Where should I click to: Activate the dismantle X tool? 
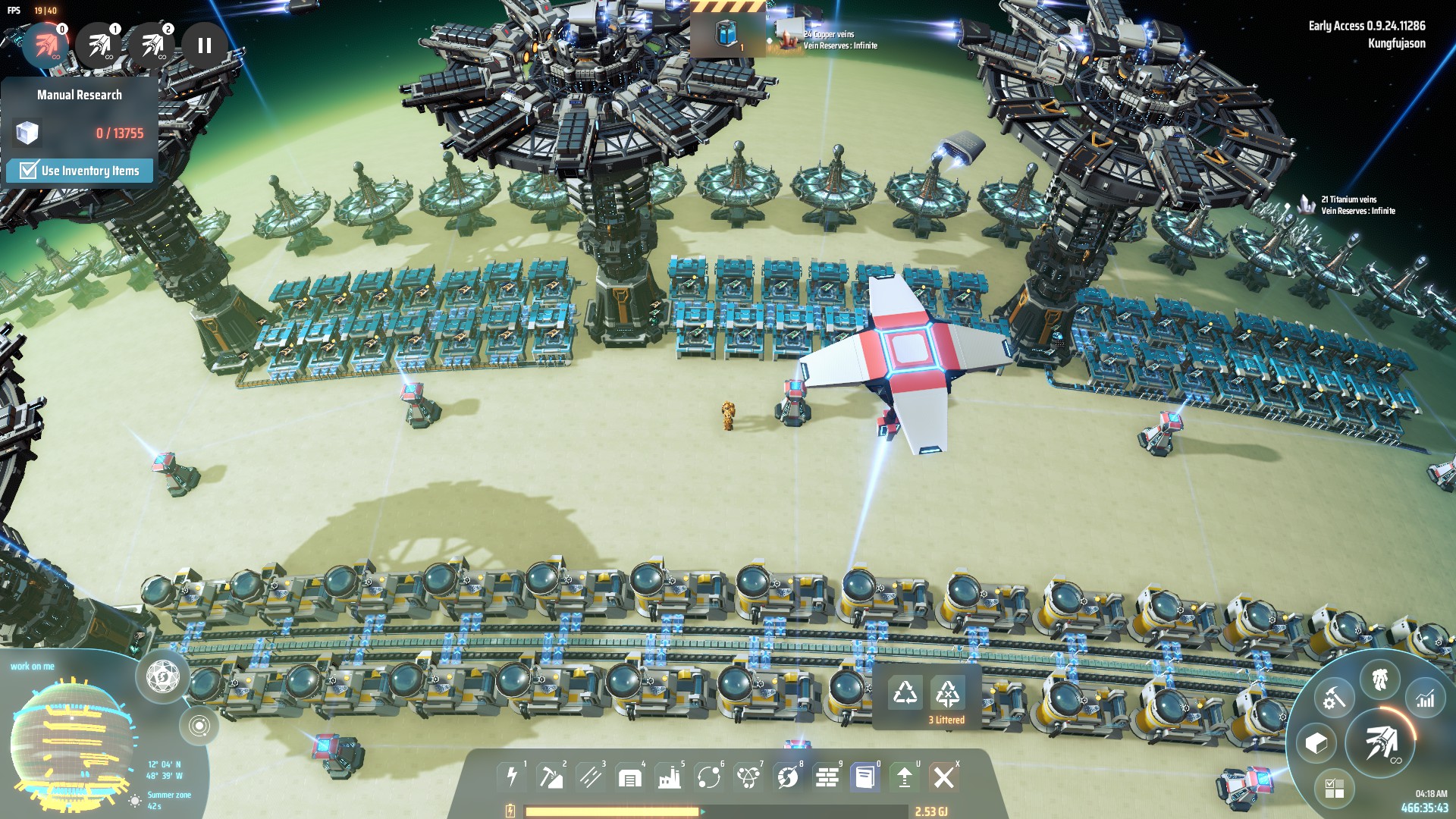[x=943, y=777]
